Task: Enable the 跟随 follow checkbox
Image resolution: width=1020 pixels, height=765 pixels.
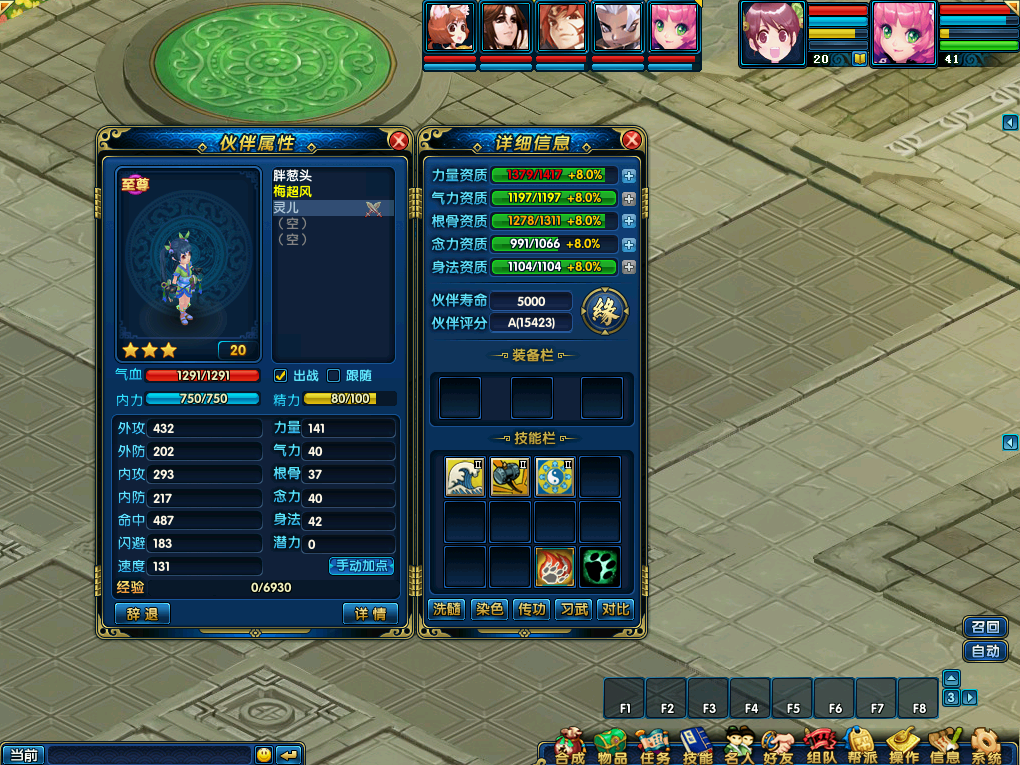Action: (334, 376)
